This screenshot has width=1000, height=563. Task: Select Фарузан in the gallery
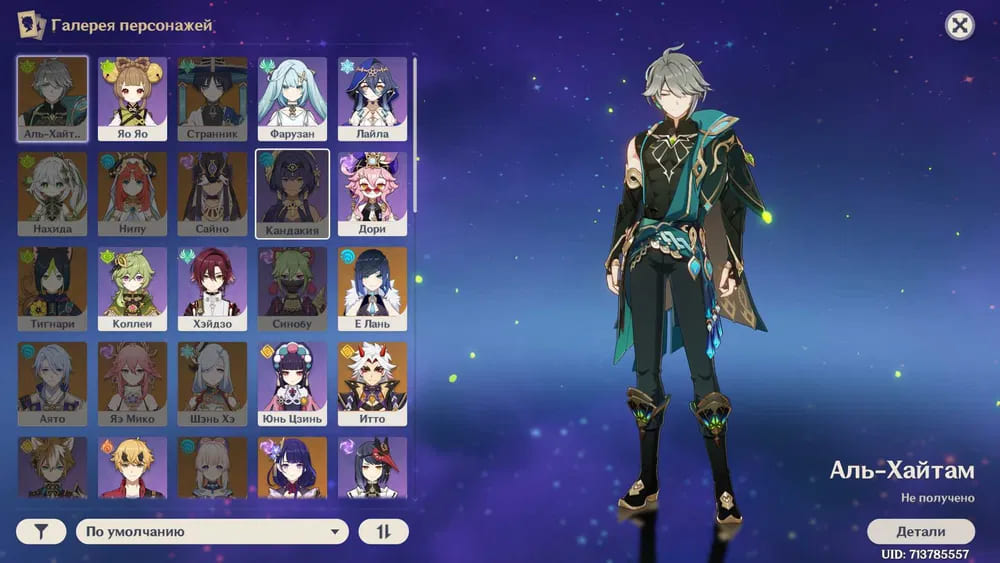coord(292,97)
